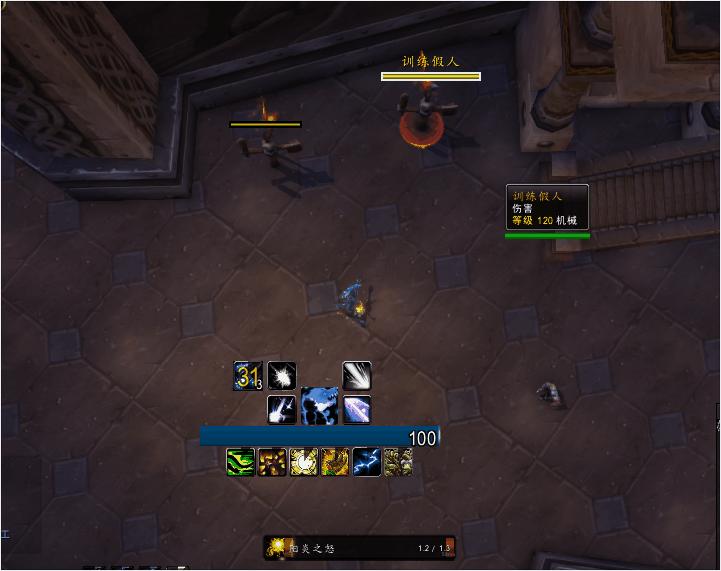Use the tan treants ability icon
The width and height of the screenshot is (721, 571).
pos(398,461)
